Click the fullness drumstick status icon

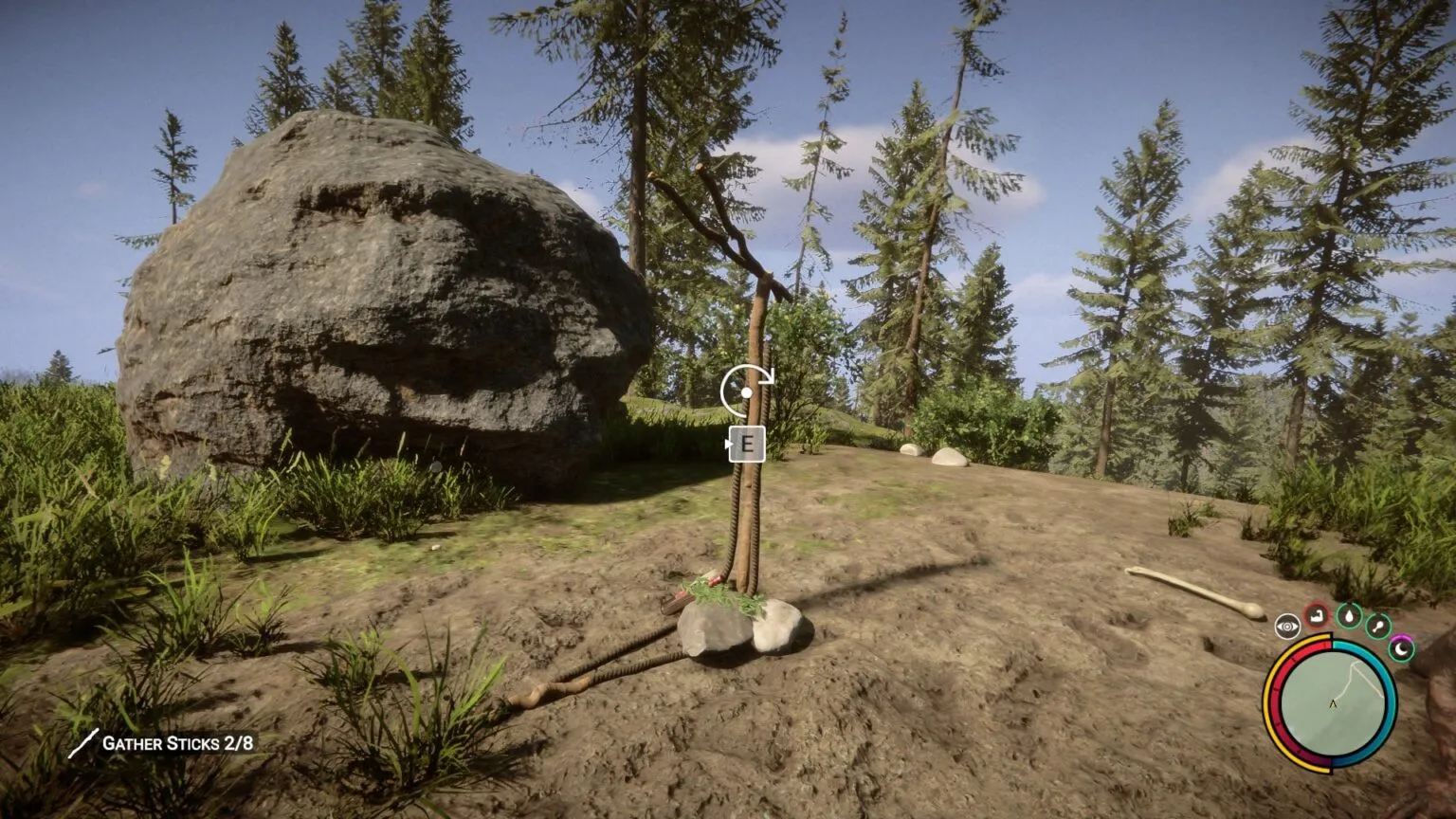(x=1377, y=626)
